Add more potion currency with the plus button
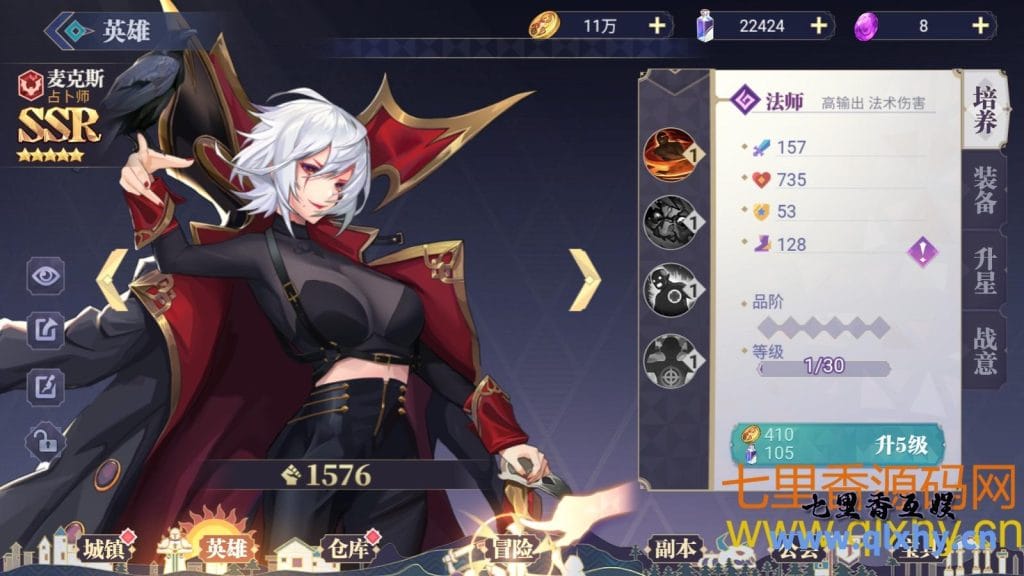 pyautogui.click(x=818, y=26)
